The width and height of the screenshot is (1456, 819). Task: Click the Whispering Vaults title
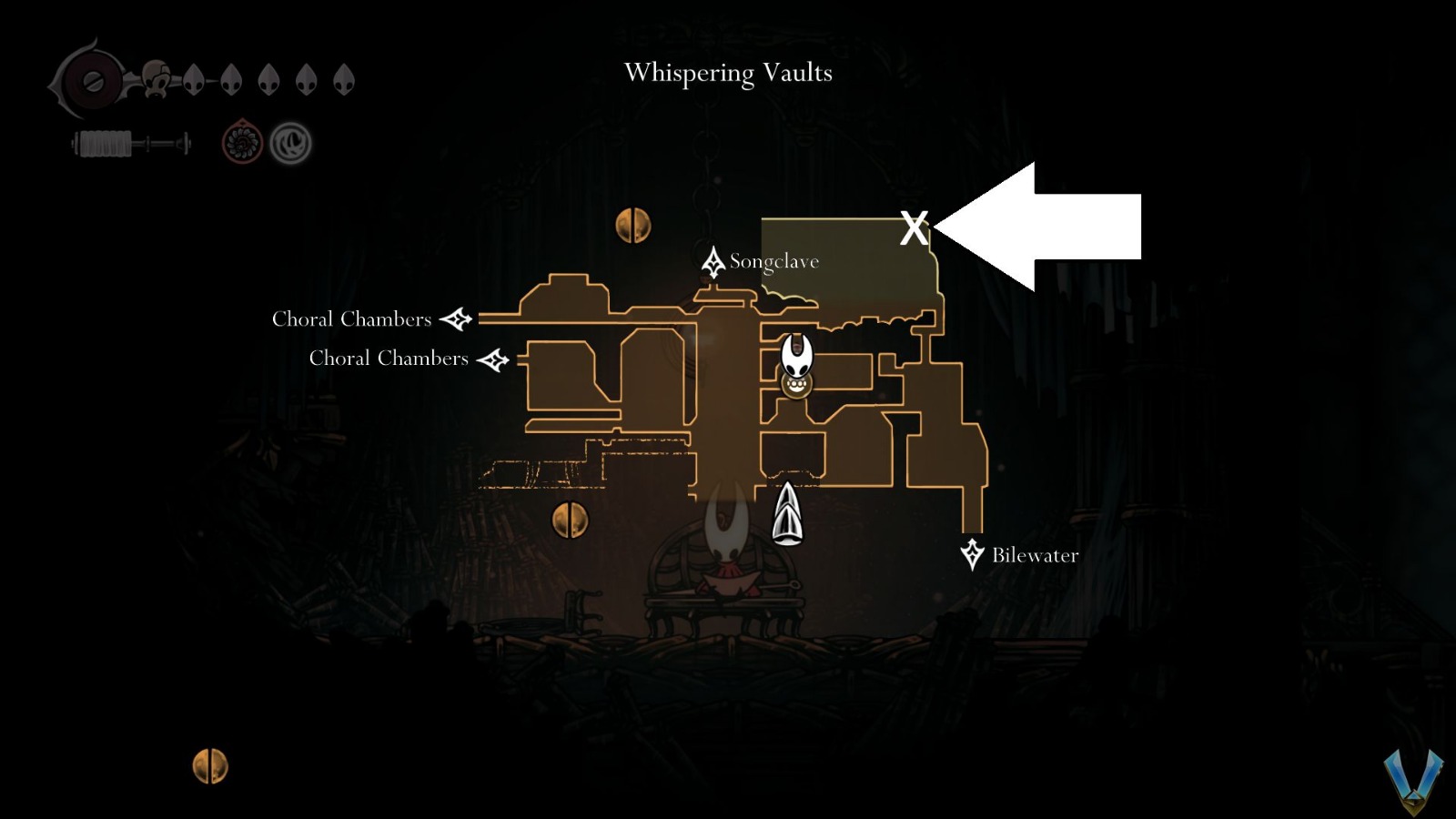point(727,73)
